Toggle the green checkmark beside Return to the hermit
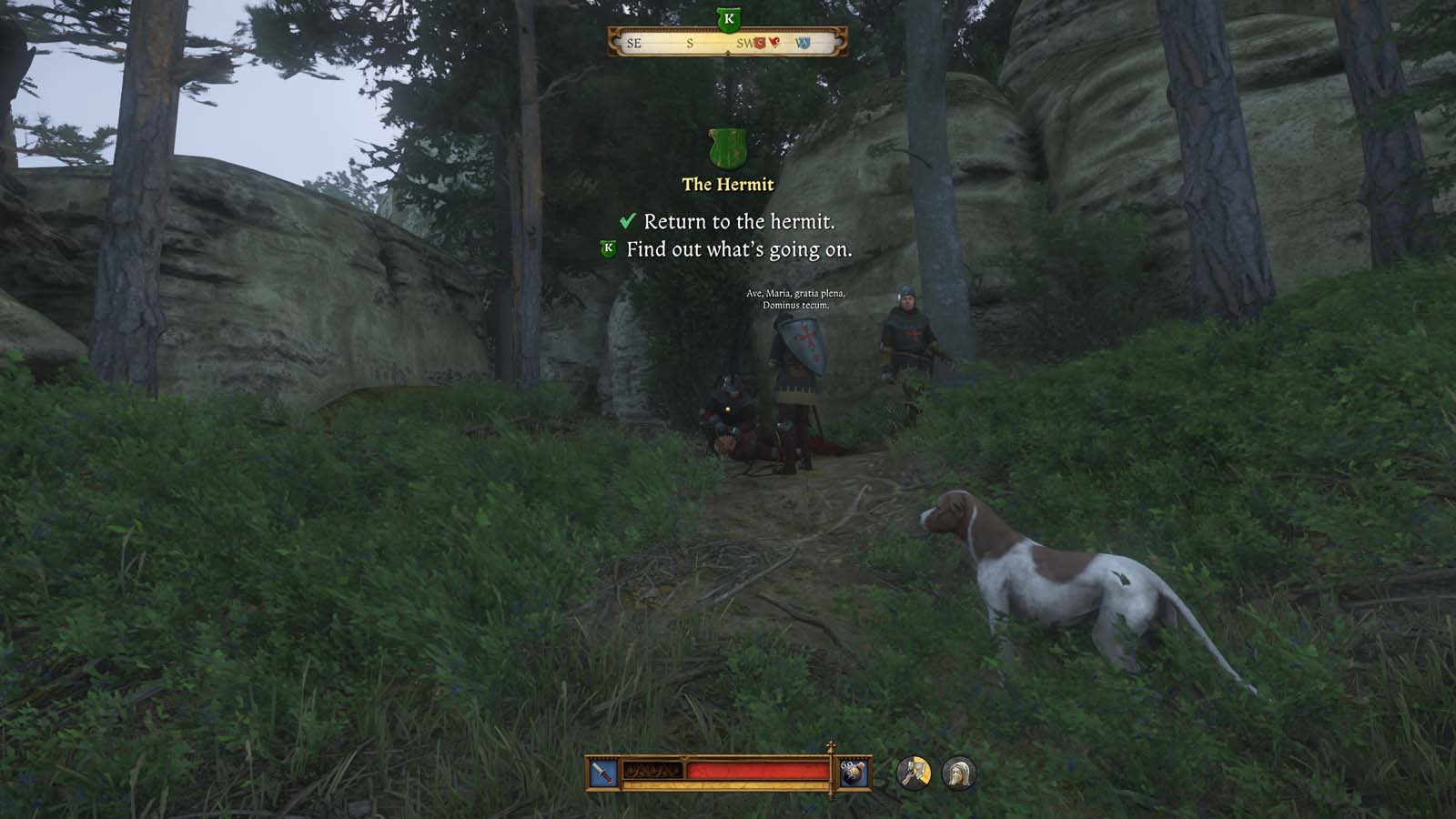The height and width of the screenshot is (819, 1456). (627, 219)
